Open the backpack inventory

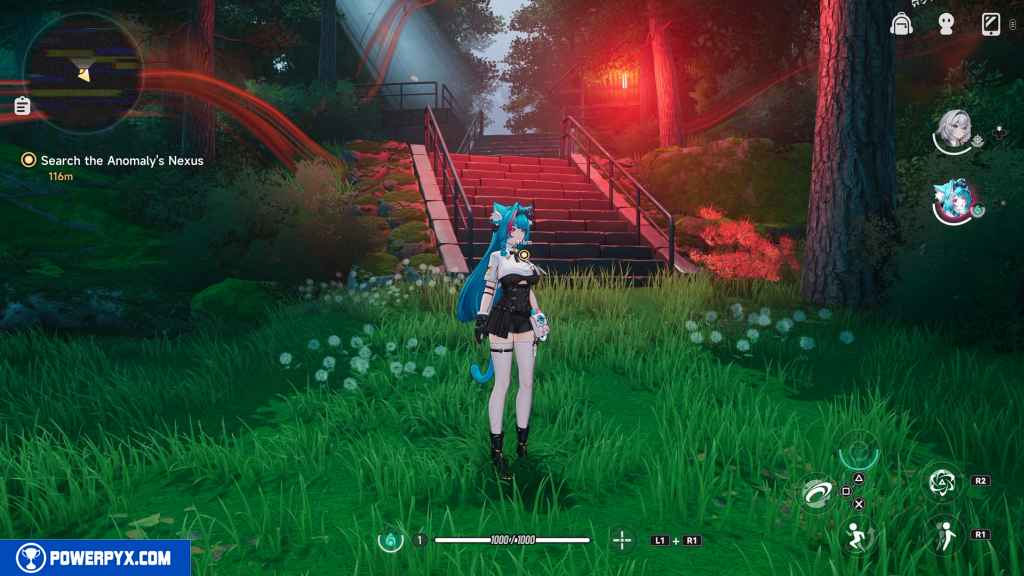[x=901, y=24]
